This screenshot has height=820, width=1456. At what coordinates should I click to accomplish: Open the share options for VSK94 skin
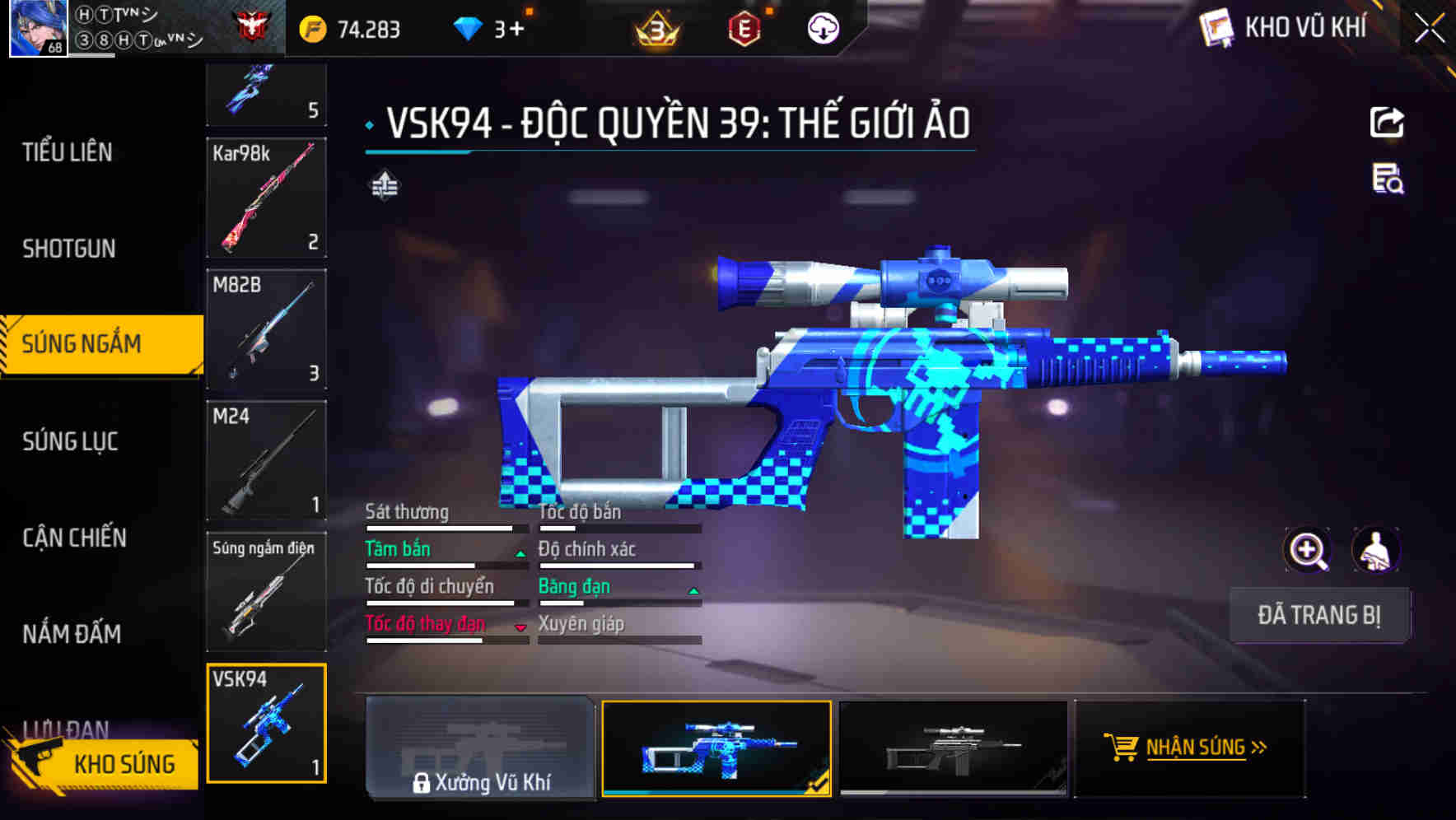[1386, 122]
